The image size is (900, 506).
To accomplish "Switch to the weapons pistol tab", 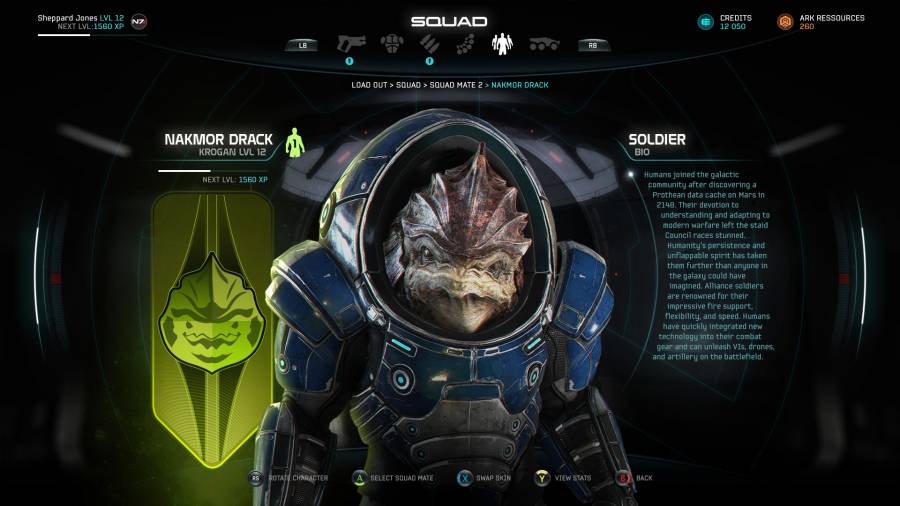I will [x=353, y=43].
